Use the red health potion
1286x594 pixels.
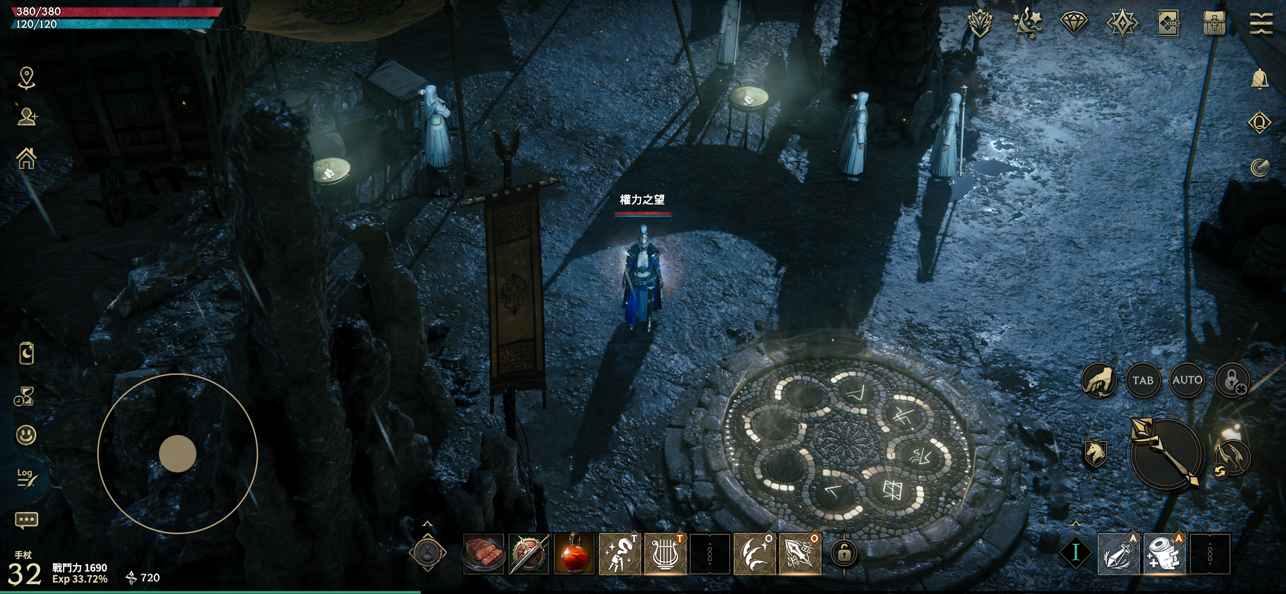click(575, 554)
